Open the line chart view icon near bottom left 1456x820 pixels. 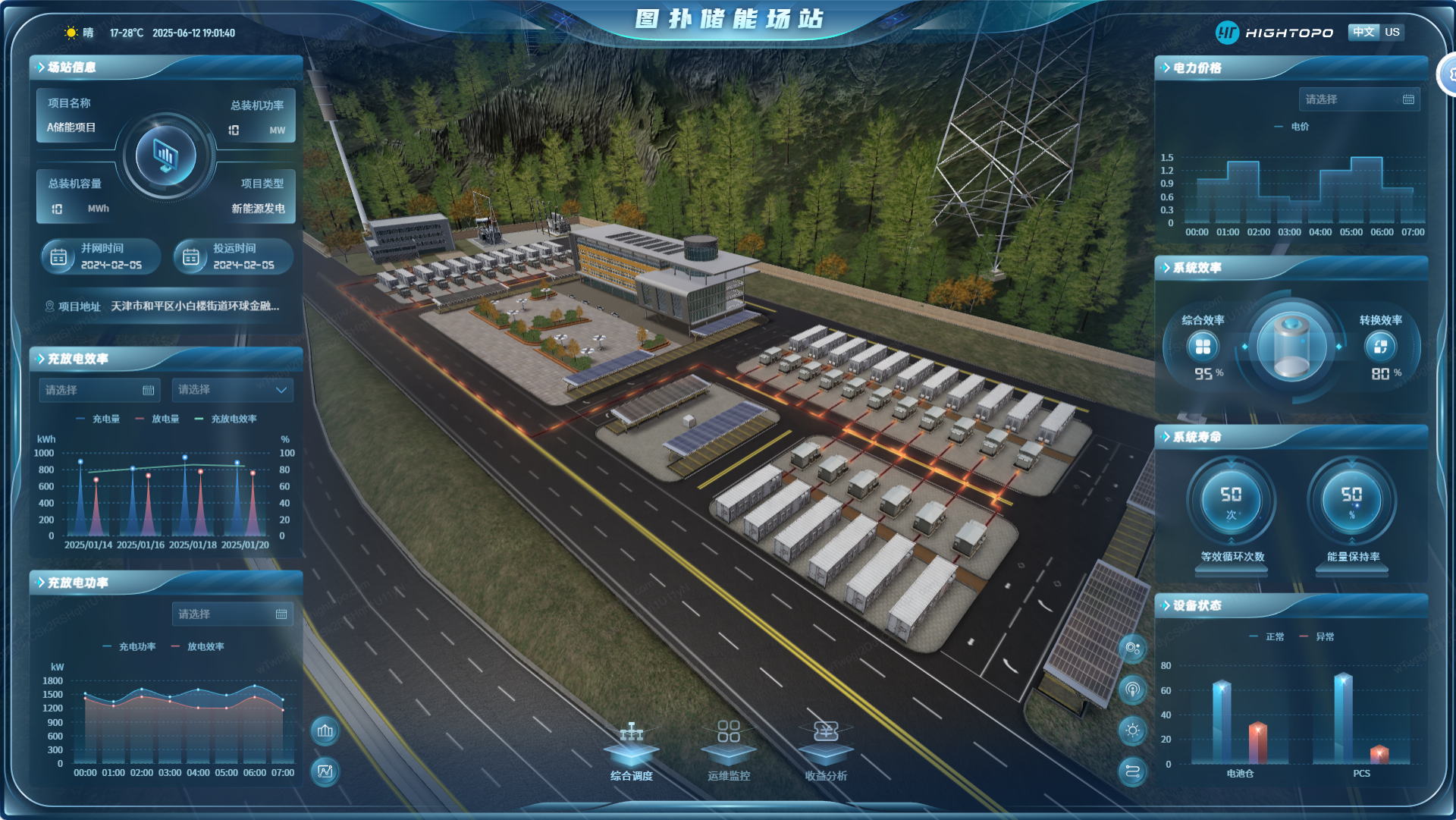[325, 771]
